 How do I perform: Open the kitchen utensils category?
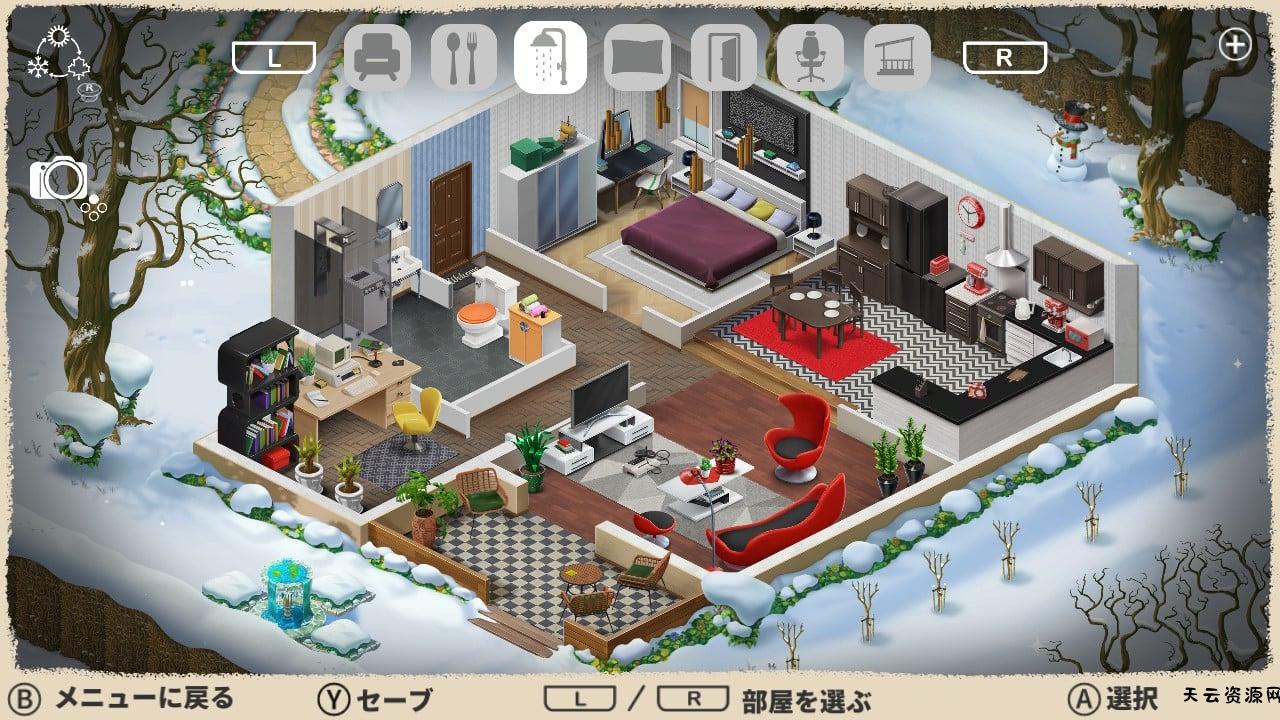(463, 60)
